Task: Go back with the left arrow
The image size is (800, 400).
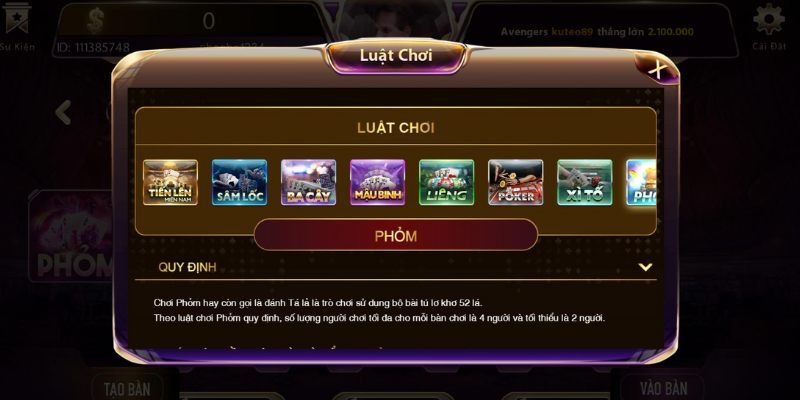Action: (63, 112)
